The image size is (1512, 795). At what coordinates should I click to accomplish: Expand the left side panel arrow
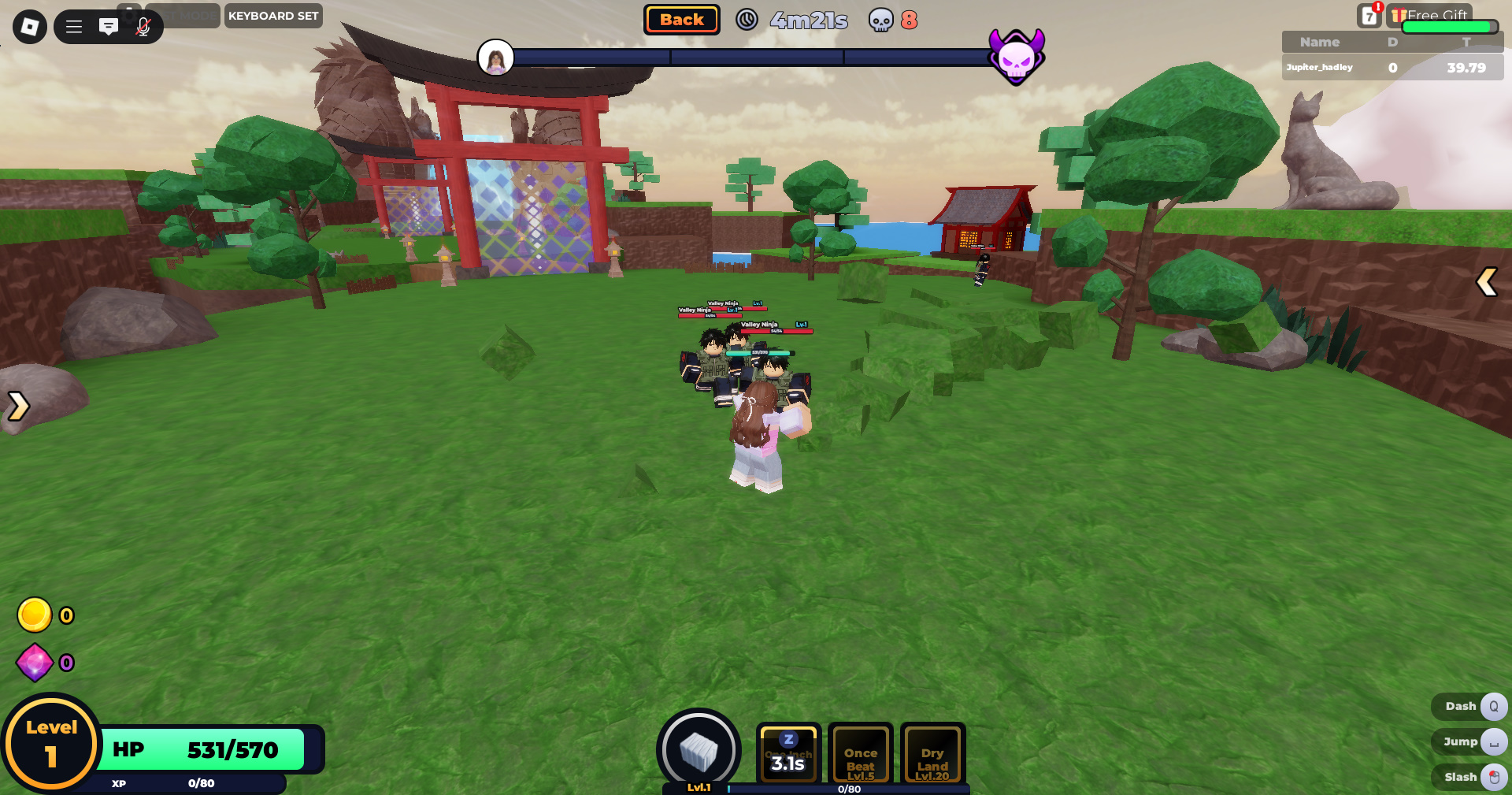[x=18, y=406]
